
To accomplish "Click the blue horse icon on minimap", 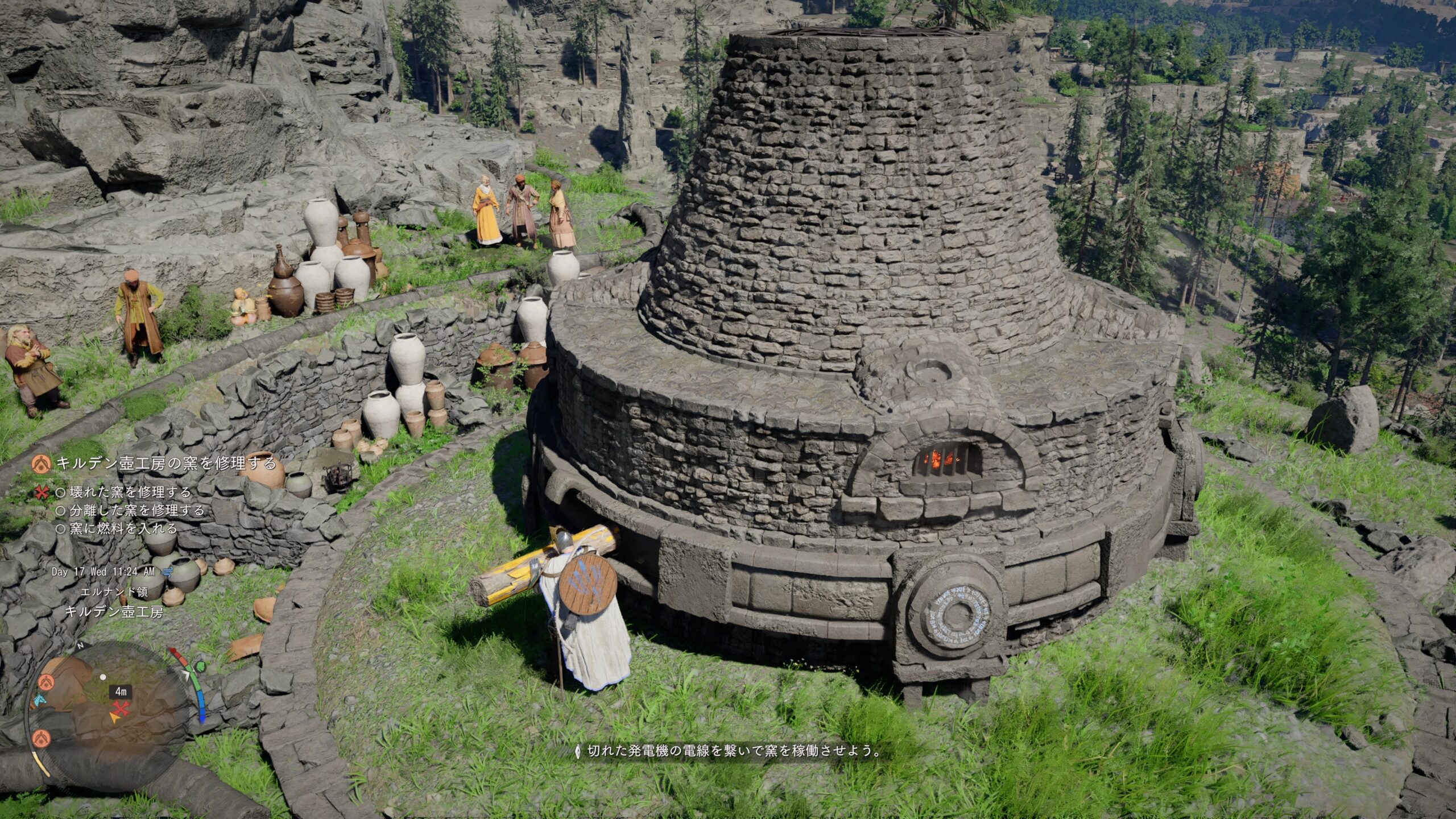I will coord(39,700).
